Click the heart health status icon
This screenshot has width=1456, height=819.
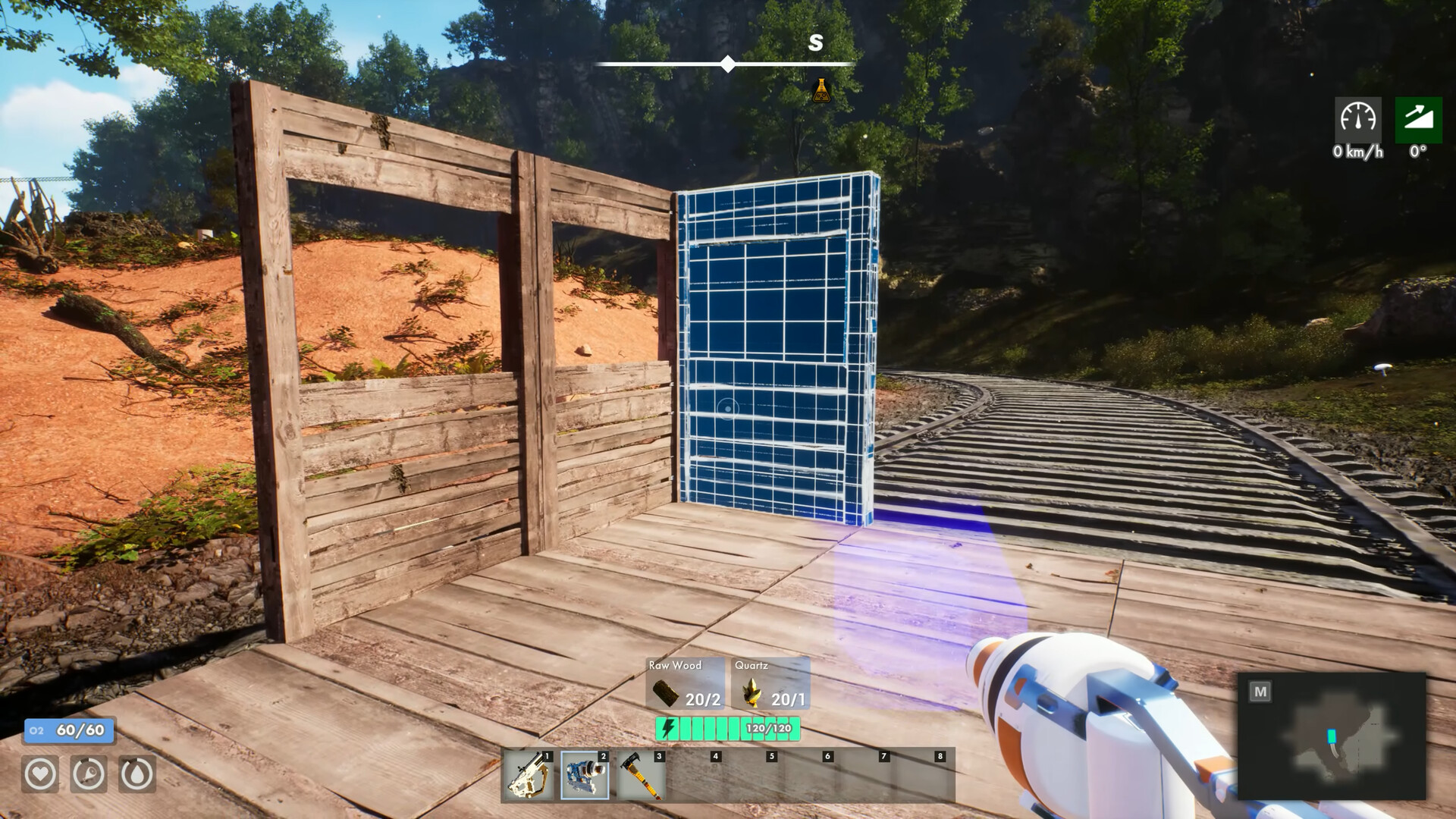tap(40, 774)
